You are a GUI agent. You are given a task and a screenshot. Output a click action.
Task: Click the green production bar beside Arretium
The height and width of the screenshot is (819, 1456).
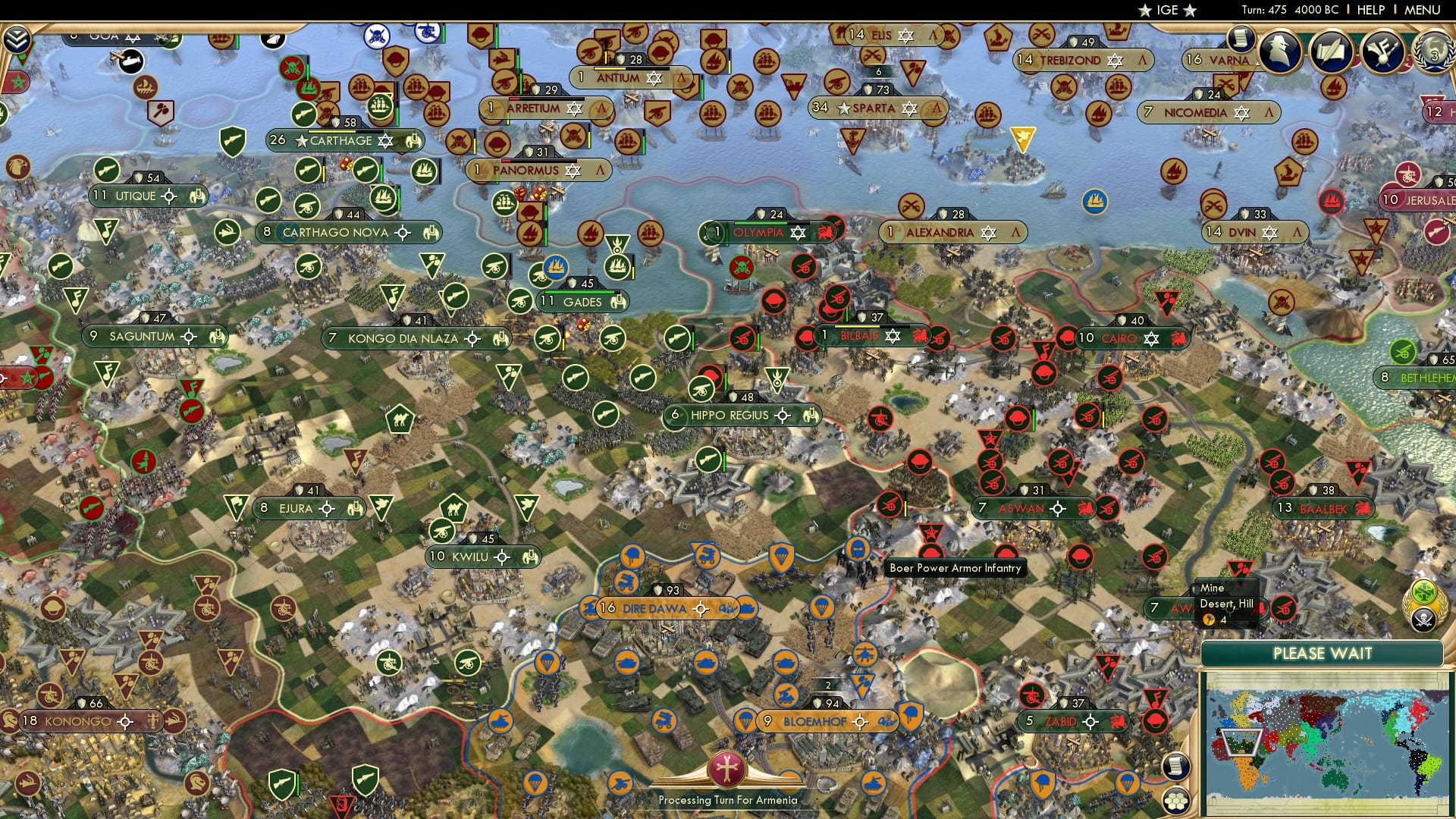(521, 83)
